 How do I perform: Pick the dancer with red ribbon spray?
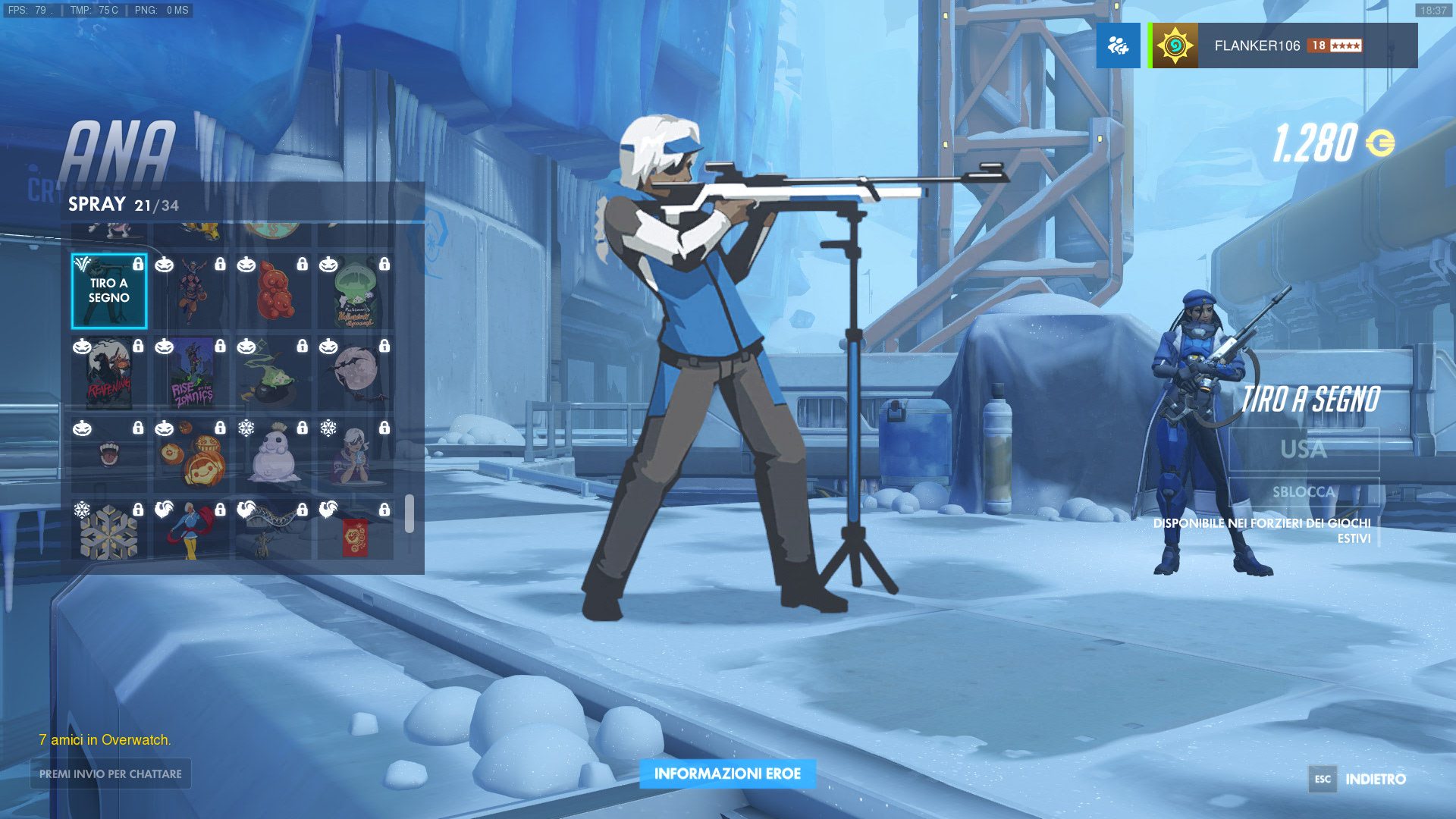tap(192, 530)
